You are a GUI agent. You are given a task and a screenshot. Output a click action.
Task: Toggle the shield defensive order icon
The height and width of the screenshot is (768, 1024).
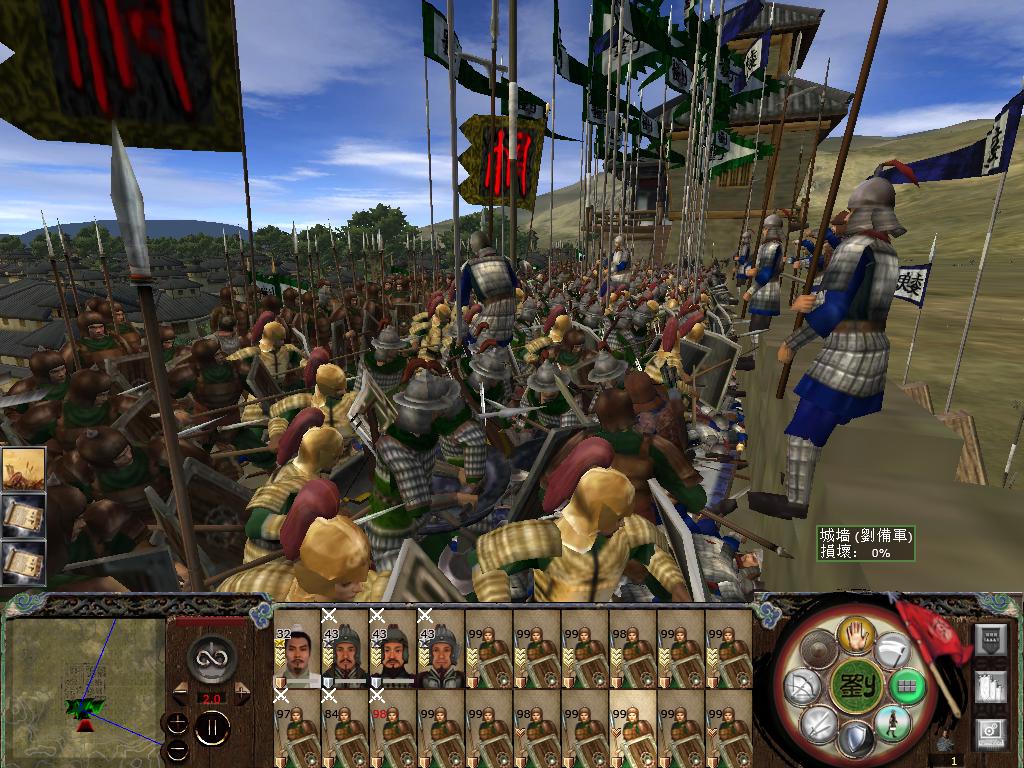click(855, 740)
